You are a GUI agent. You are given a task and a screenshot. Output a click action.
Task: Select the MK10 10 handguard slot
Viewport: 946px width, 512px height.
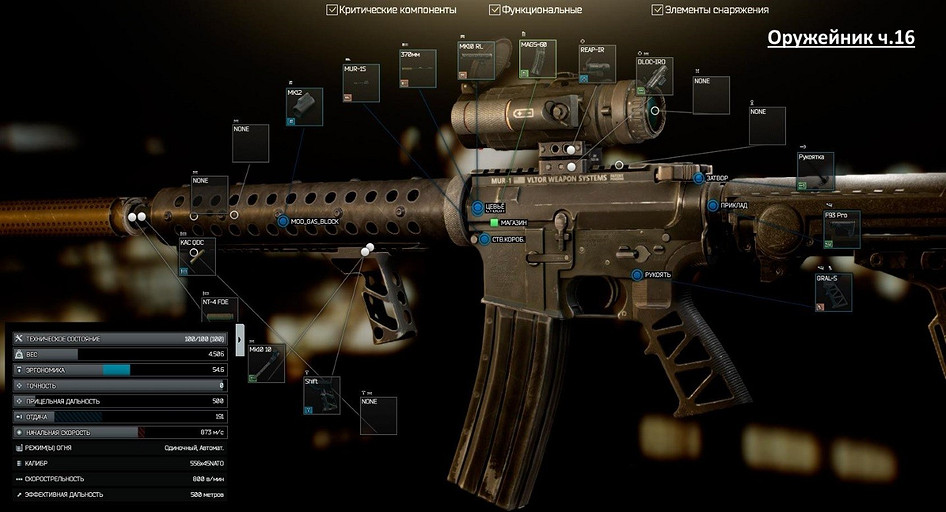pos(267,365)
